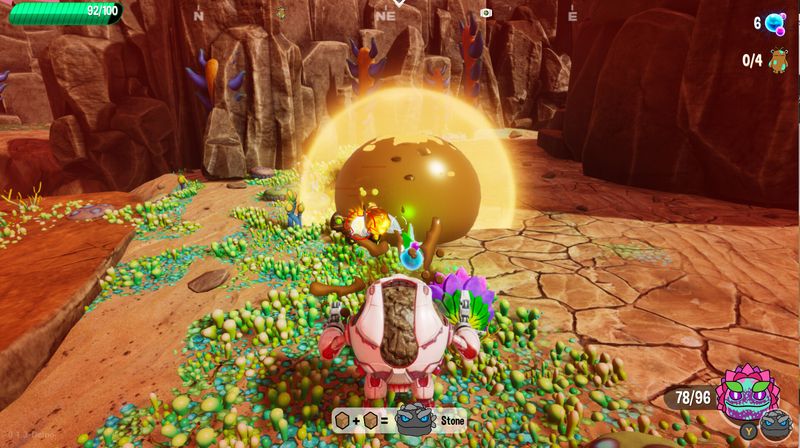Click the blue orb currency icon
800x448 pixels.
tap(777, 24)
